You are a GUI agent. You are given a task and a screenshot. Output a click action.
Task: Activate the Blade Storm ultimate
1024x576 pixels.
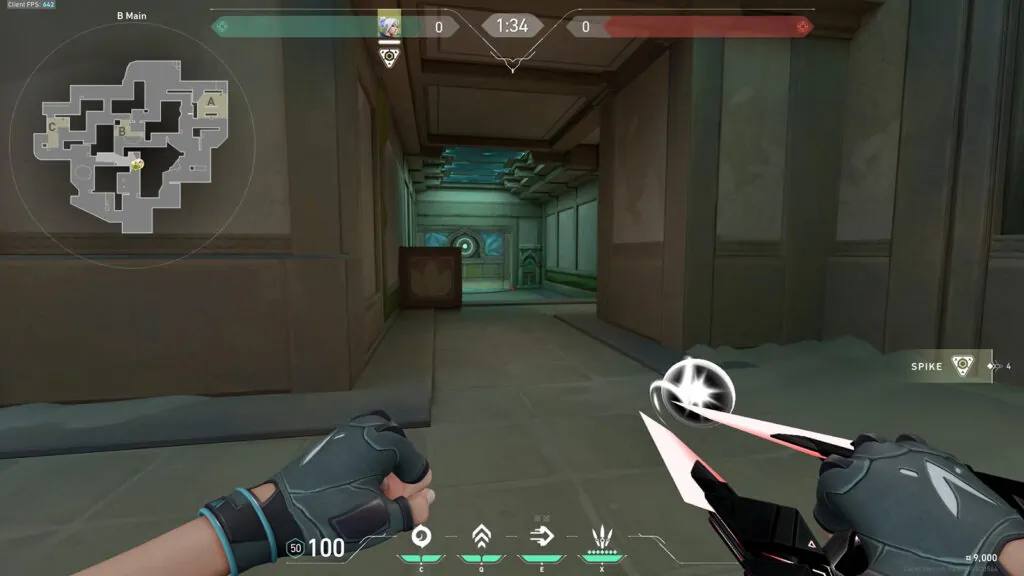point(602,535)
